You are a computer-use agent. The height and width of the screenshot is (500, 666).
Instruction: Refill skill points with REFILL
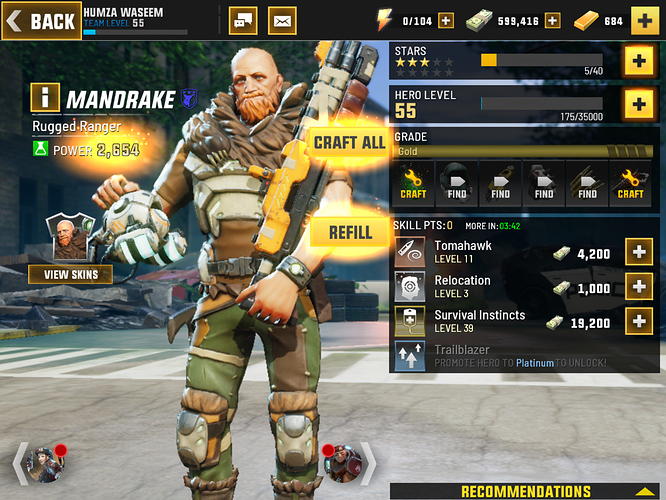348,233
